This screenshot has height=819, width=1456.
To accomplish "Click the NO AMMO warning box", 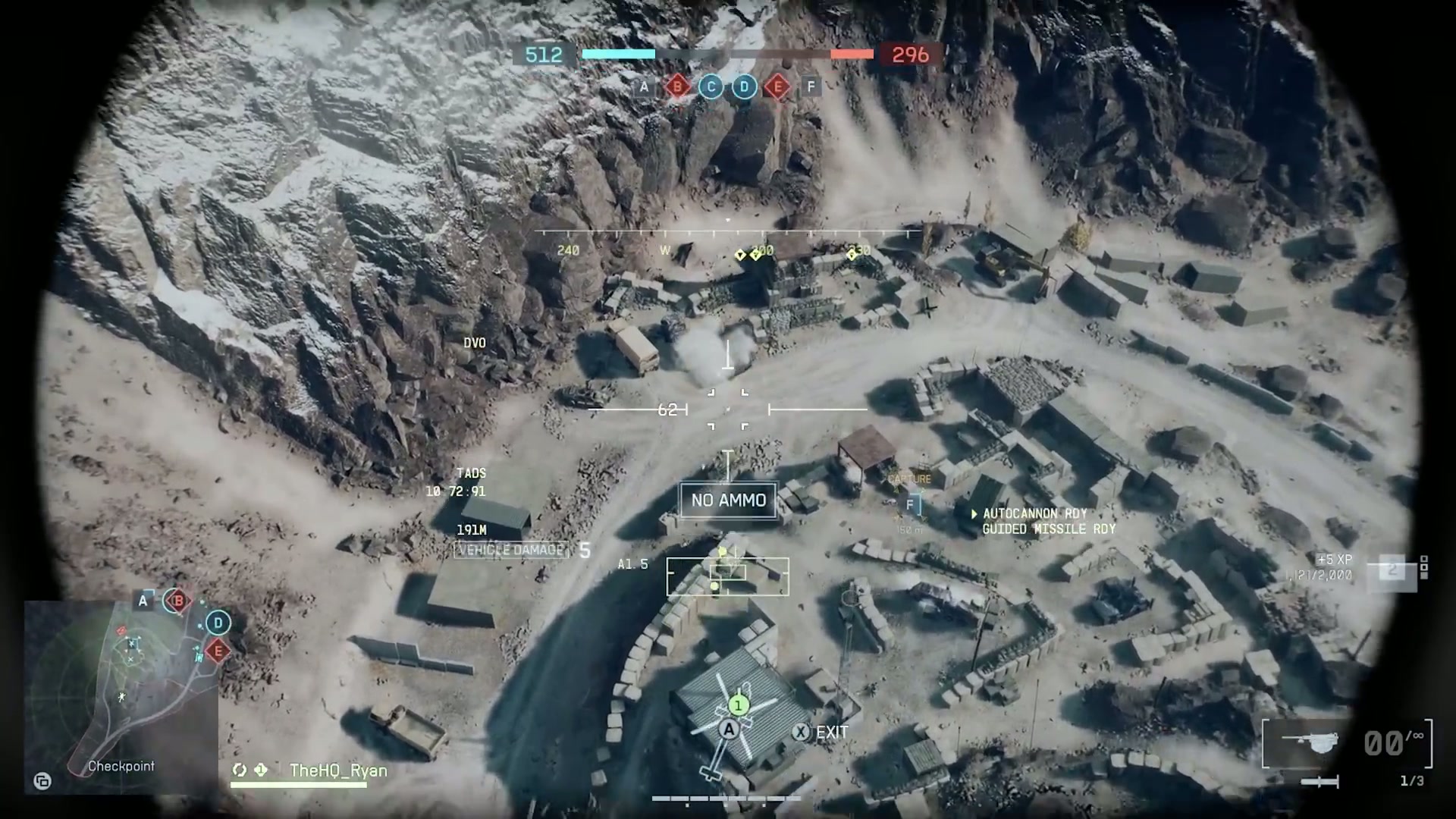I will coord(727,500).
